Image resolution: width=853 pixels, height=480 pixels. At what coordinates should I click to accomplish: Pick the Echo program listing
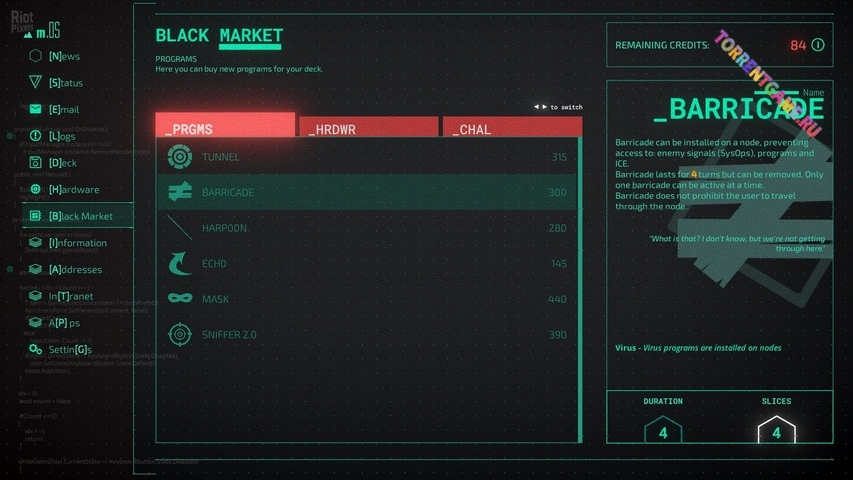pyautogui.click(x=367, y=264)
